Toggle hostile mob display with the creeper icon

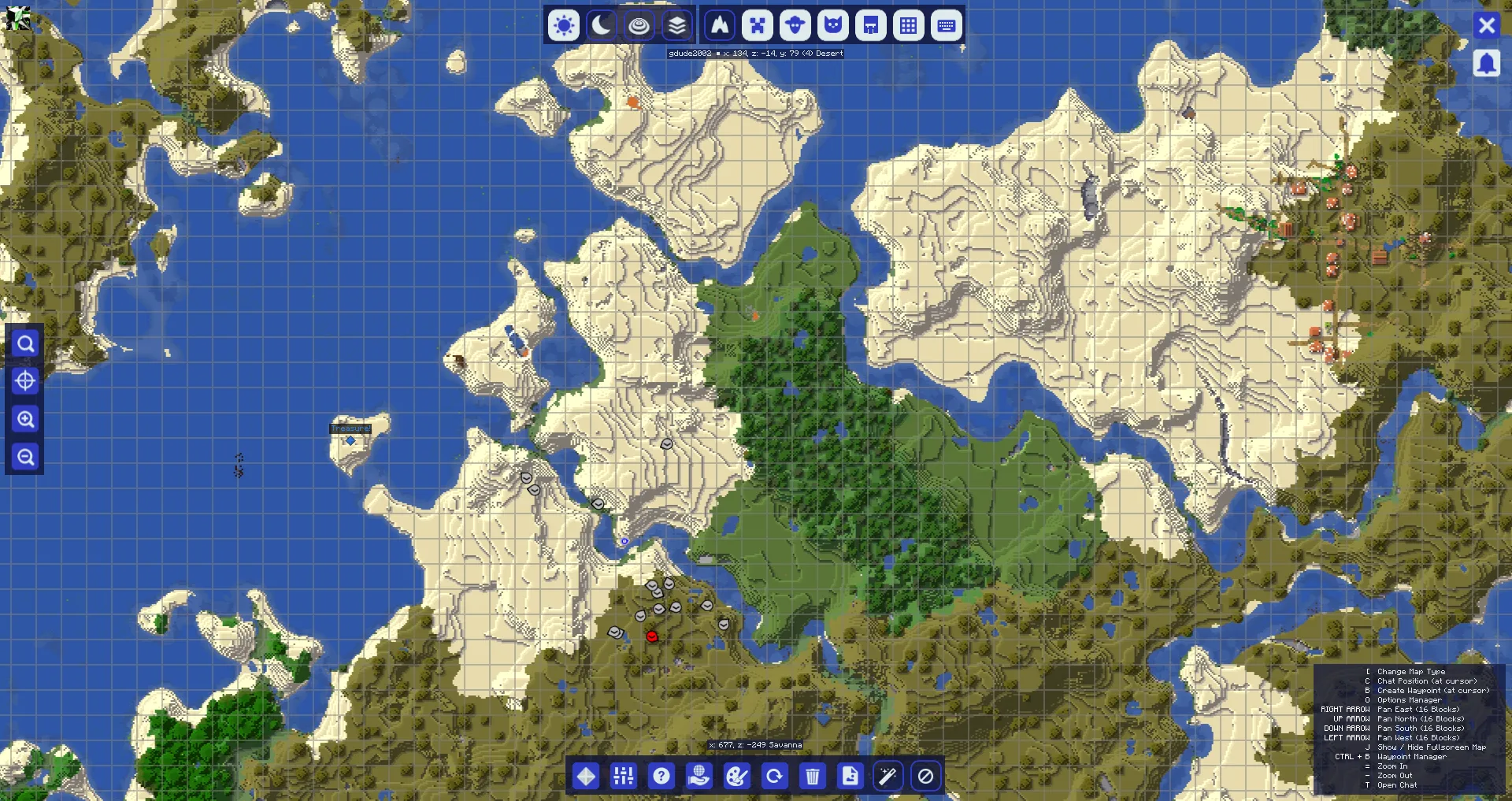(x=758, y=25)
